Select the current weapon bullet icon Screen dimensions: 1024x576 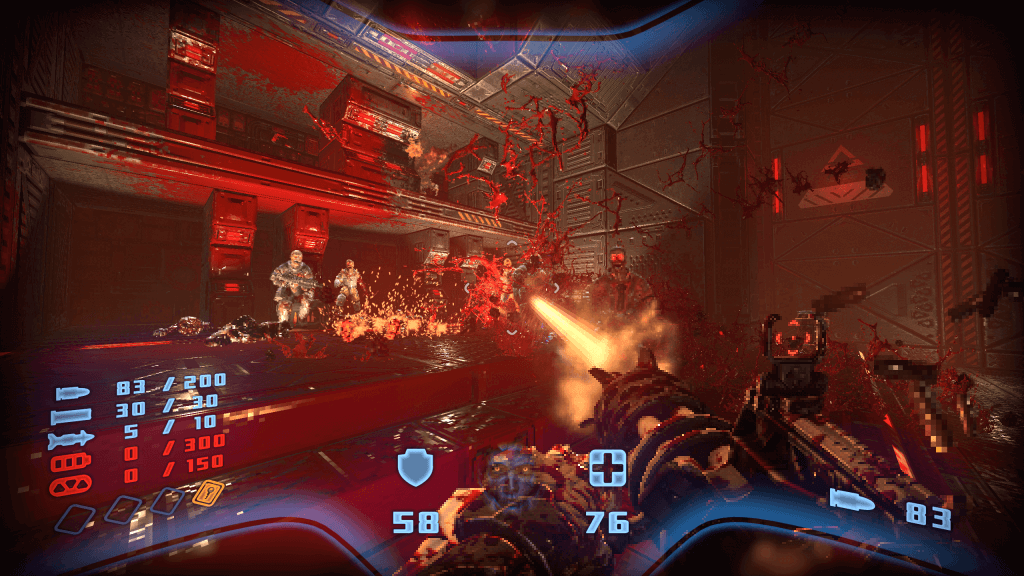[x=853, y=502]
